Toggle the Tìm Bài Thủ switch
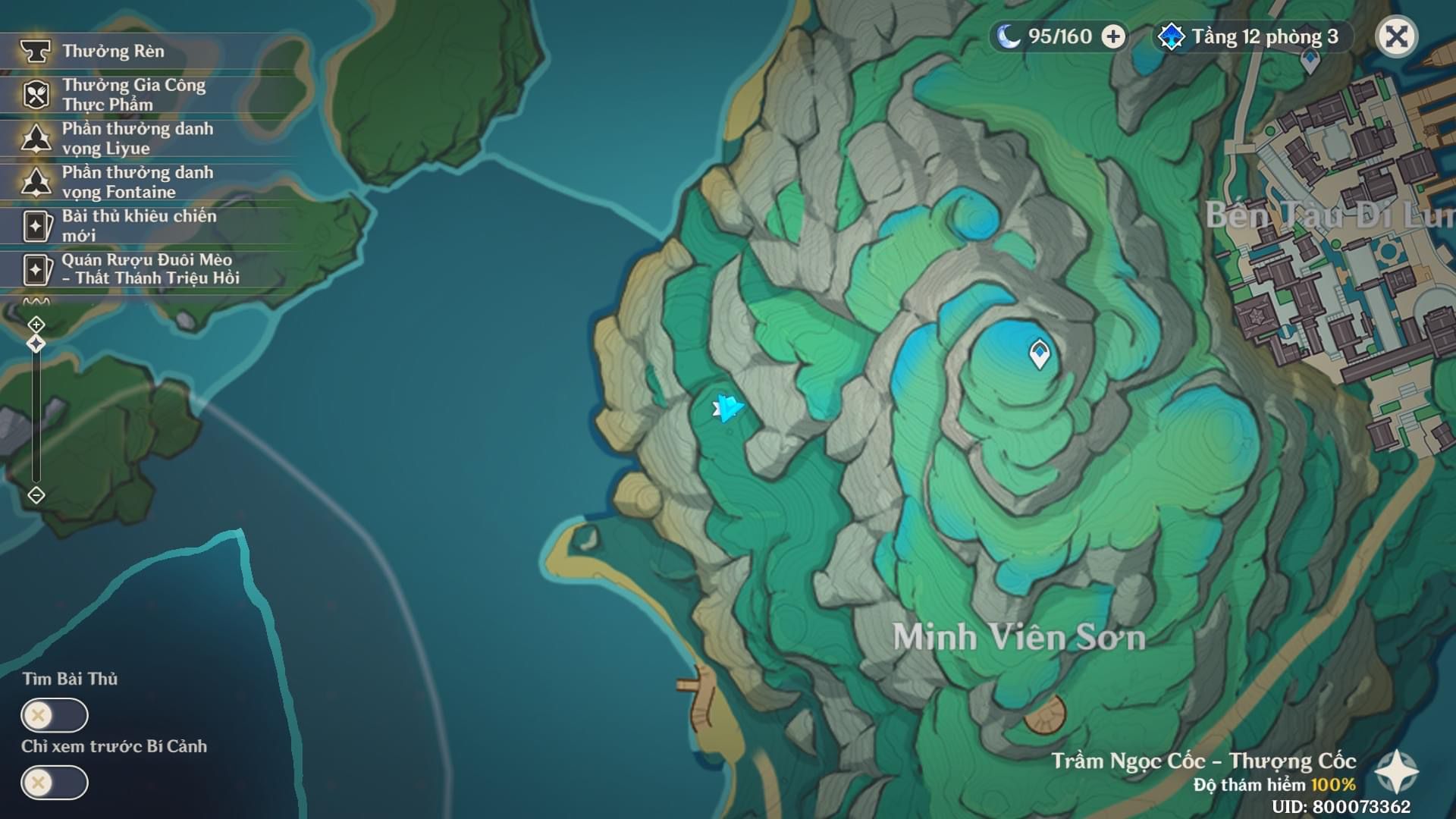 coord(55,715)
